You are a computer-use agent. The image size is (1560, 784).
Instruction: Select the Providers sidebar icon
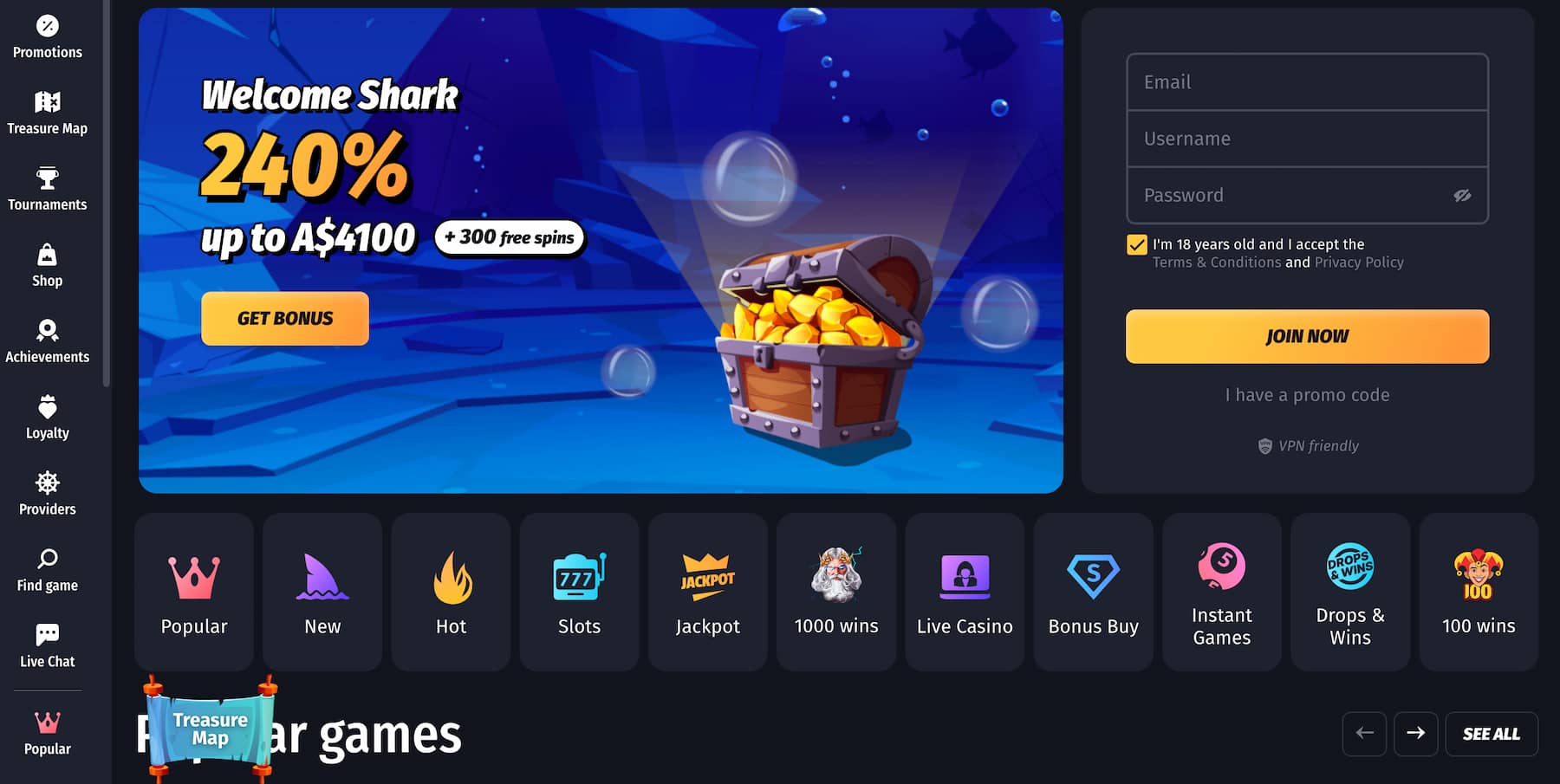(x=46, y=494)
